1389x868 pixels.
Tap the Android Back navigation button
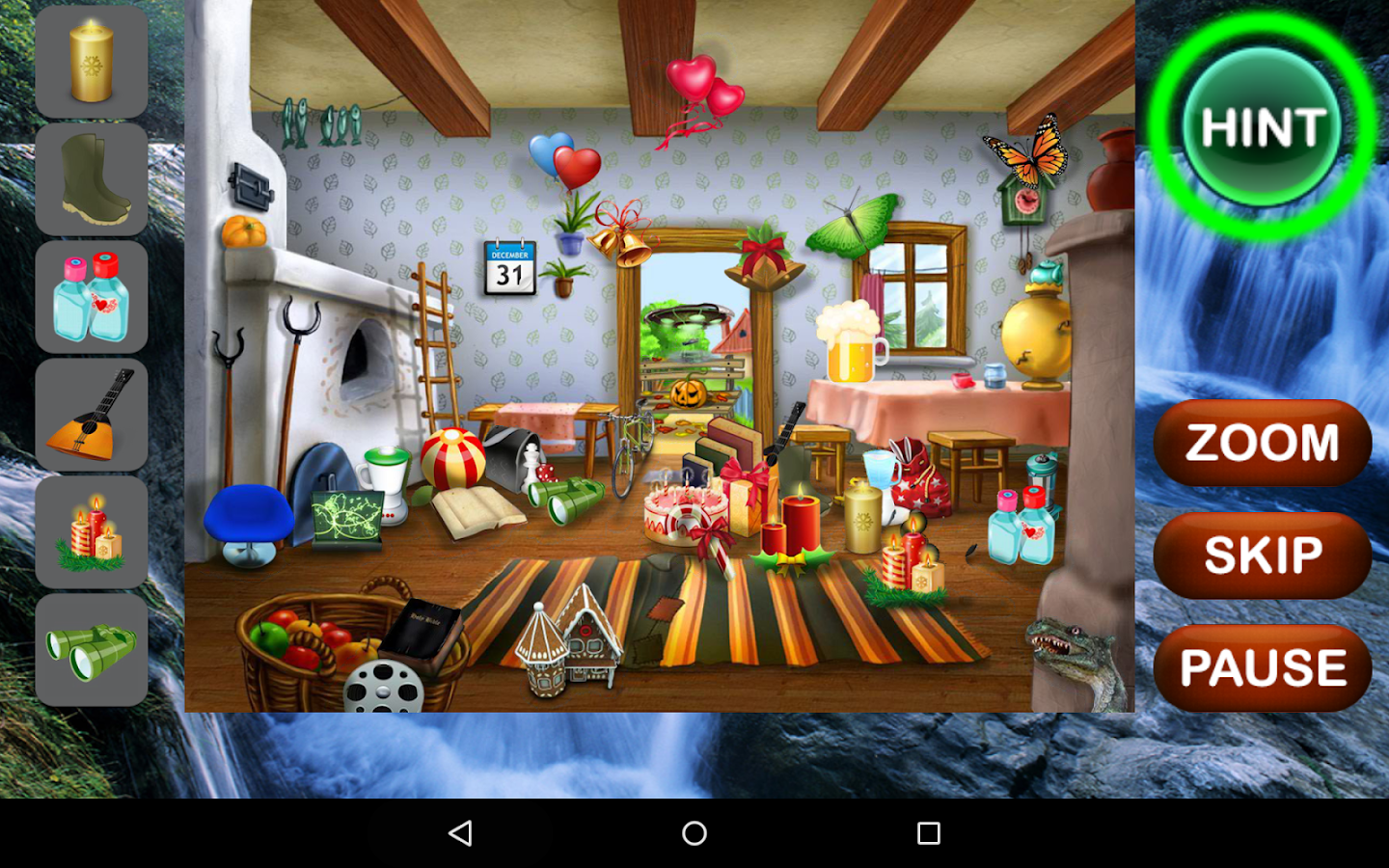pyautogui.click(x=461, y=831)
